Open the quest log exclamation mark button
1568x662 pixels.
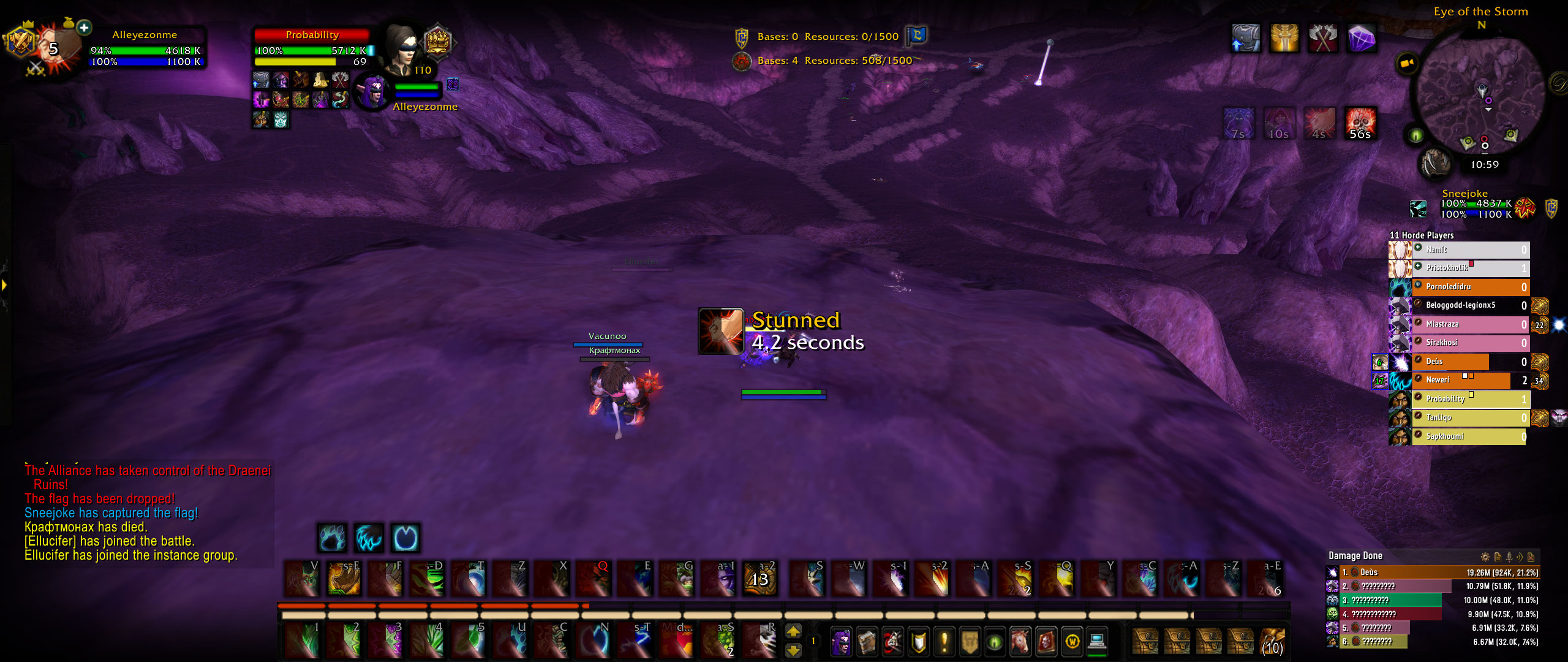(x=944, y=642)
